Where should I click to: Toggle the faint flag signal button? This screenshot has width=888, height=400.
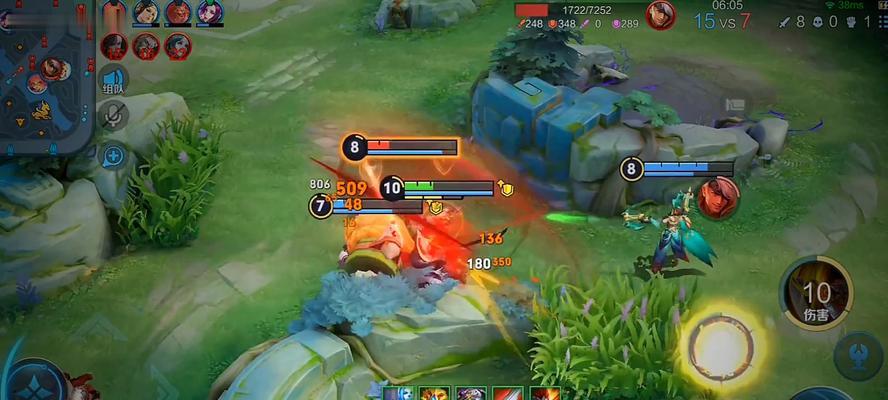[x=735, y=104]
